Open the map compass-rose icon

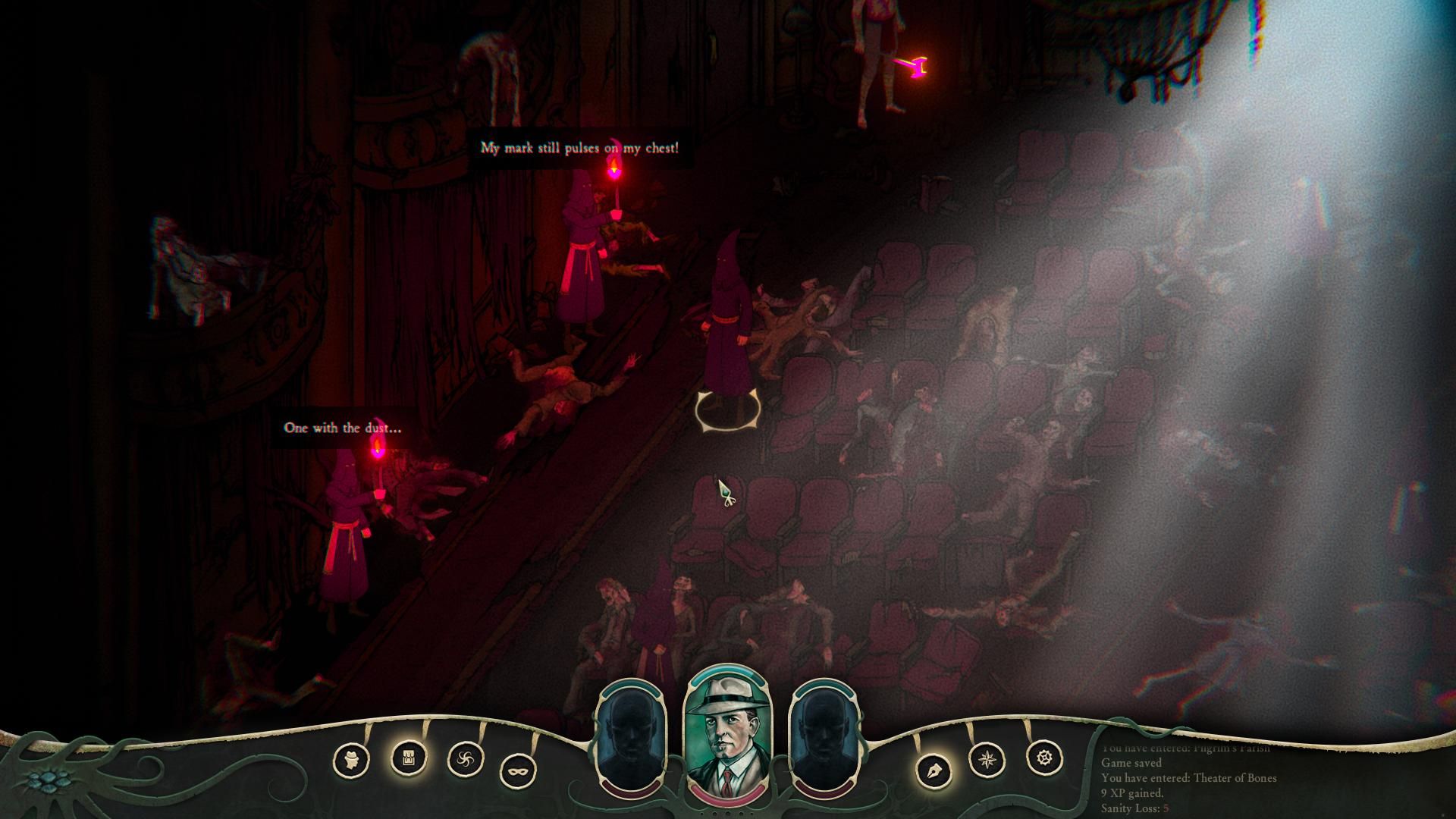(988, 759)
